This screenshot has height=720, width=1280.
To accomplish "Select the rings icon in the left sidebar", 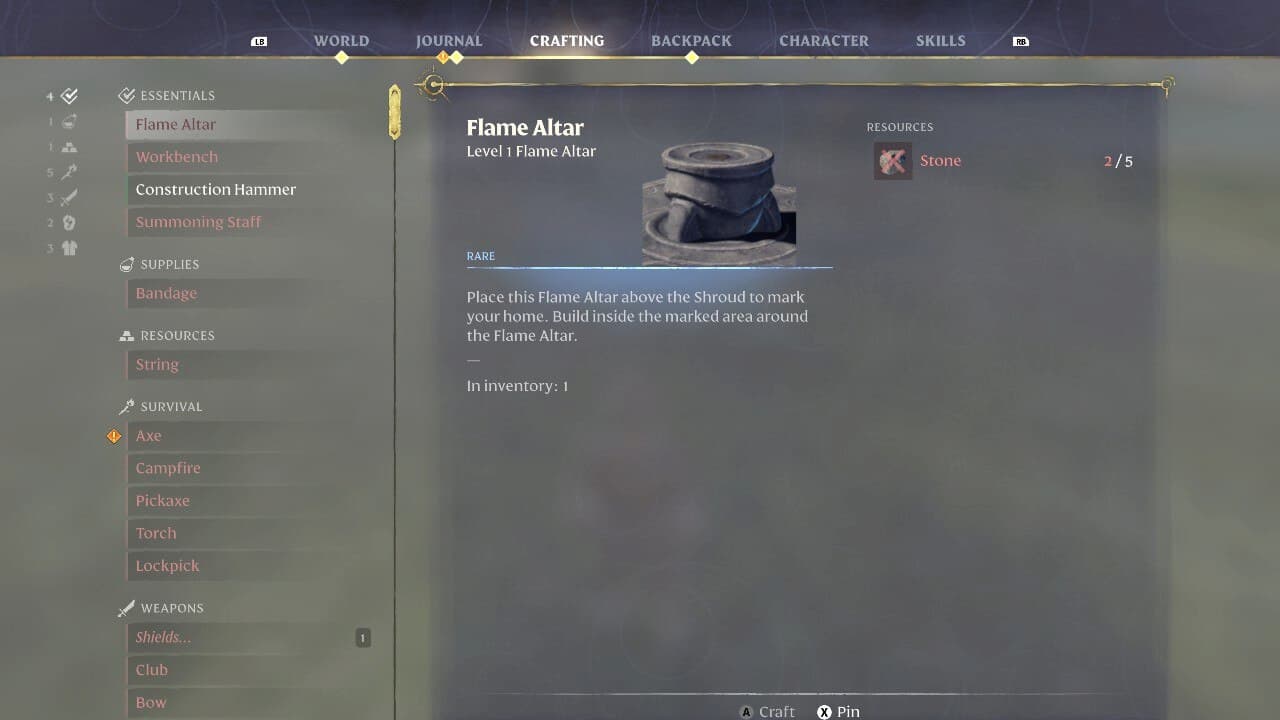I will (x=67, y=222).
